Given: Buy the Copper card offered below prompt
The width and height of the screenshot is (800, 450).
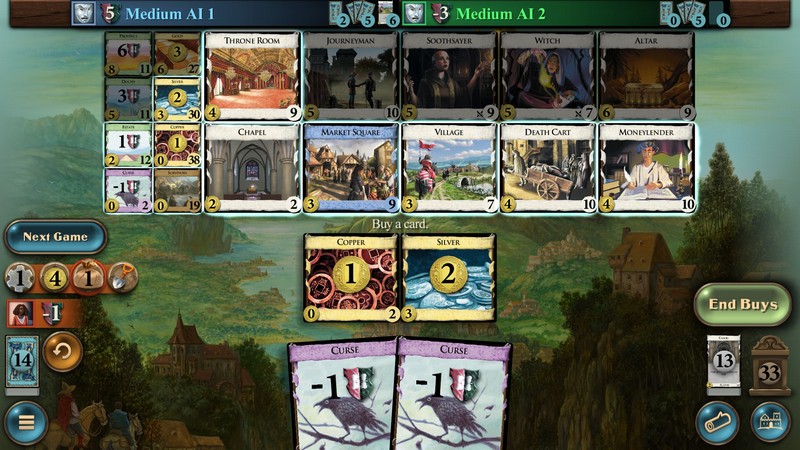Looking at the screenshot, I should 350,277.
